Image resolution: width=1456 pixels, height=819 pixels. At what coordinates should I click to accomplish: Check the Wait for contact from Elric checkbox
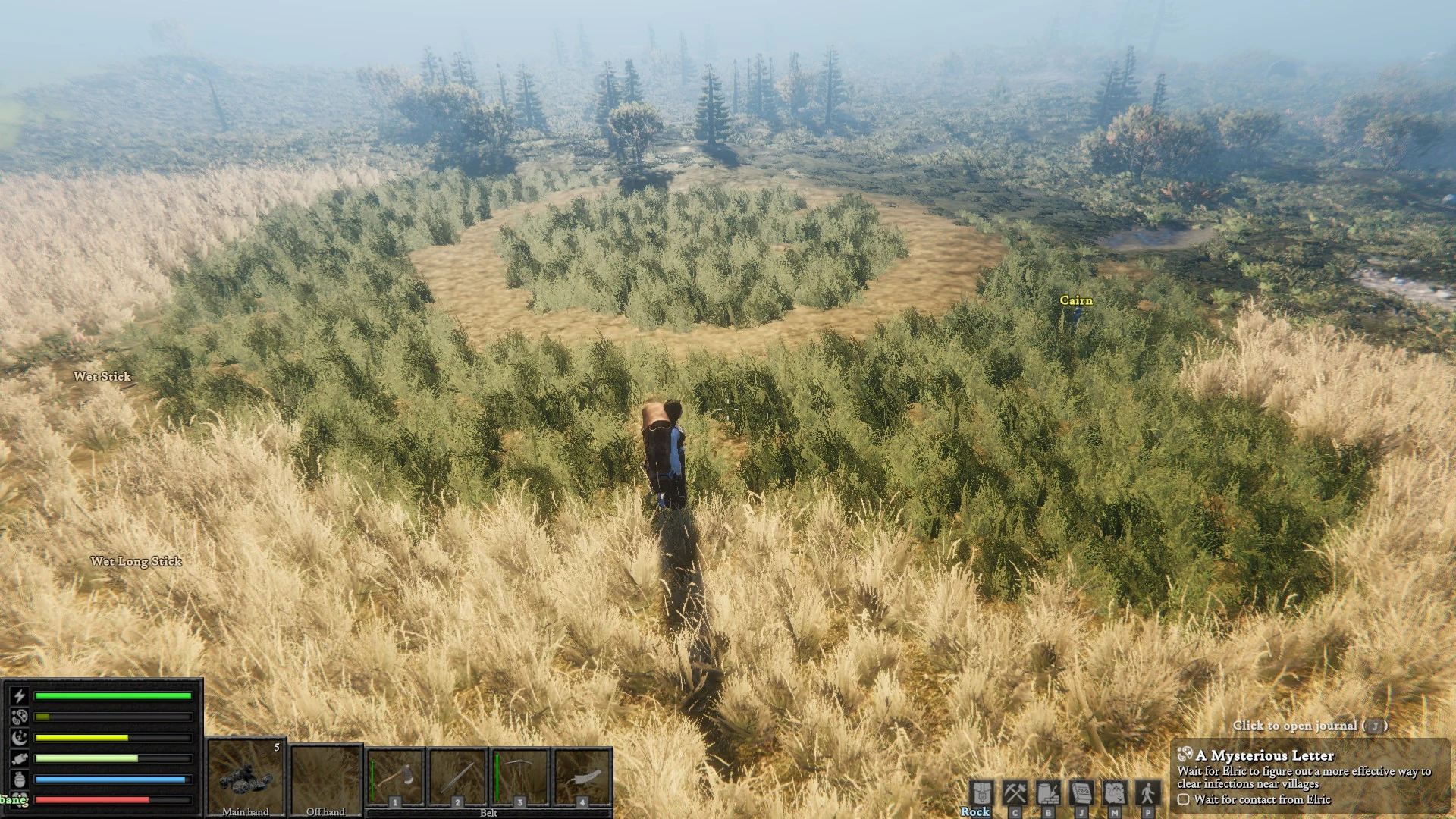click(x=1182, y=799)
